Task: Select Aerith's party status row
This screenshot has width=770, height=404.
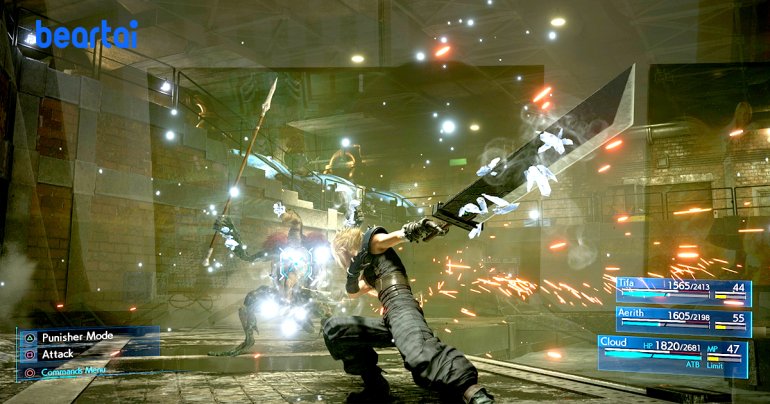Action: [681, 319]
